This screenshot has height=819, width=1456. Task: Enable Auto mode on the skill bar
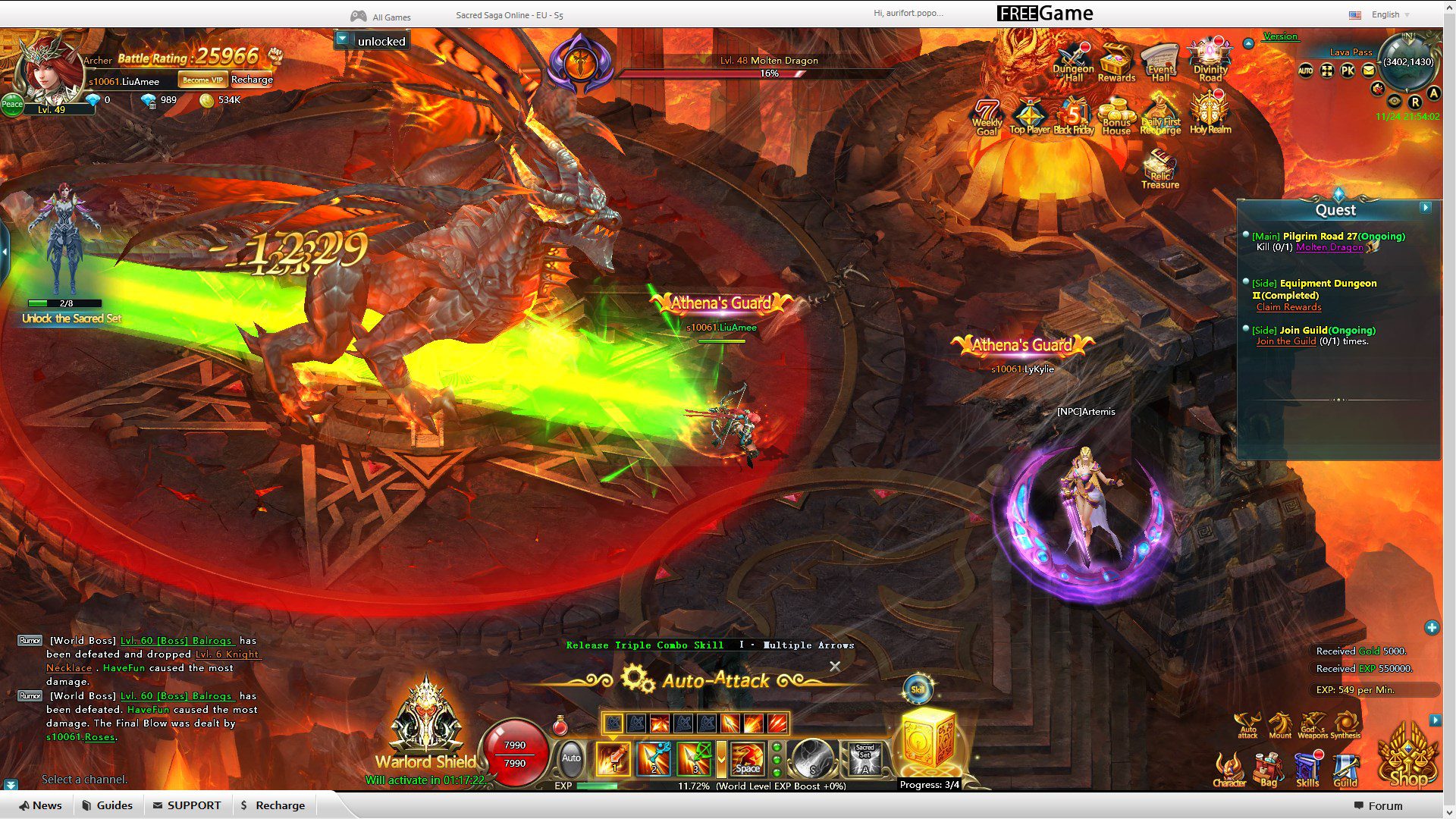click(570, 758)
